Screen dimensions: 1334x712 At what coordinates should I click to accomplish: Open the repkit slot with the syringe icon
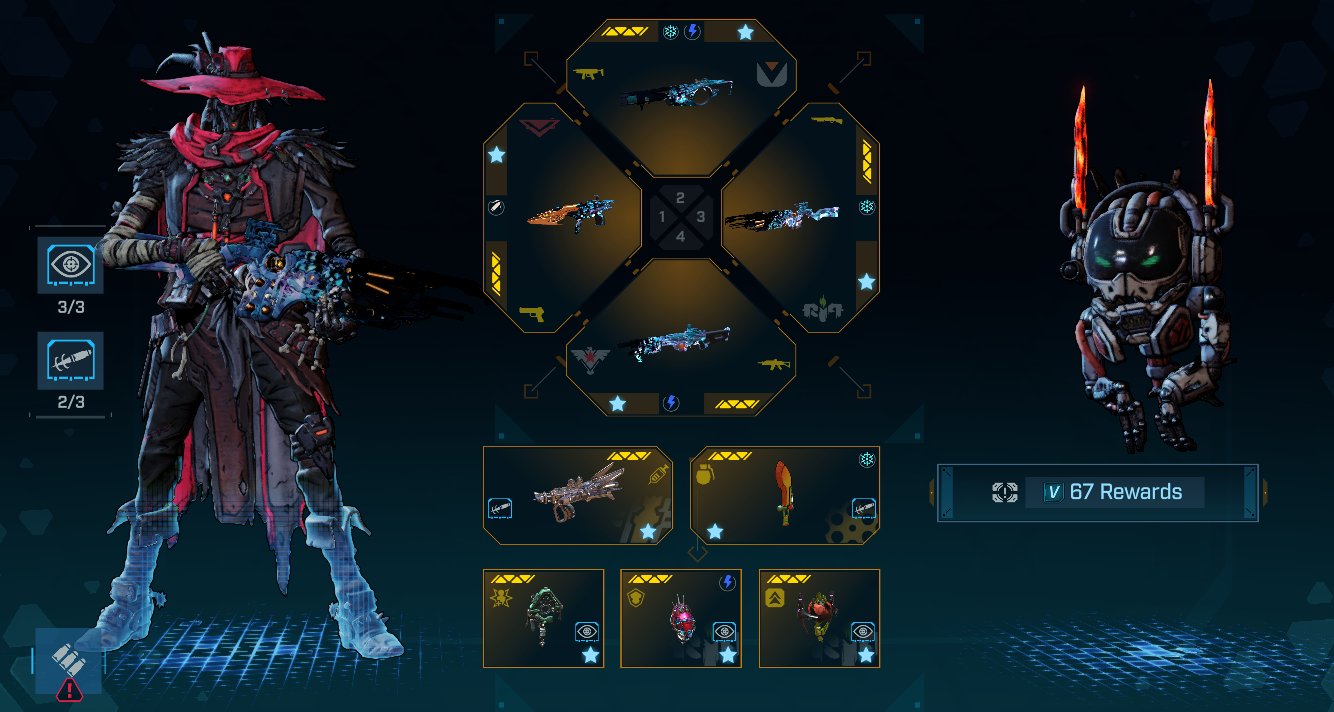point(577,495)
